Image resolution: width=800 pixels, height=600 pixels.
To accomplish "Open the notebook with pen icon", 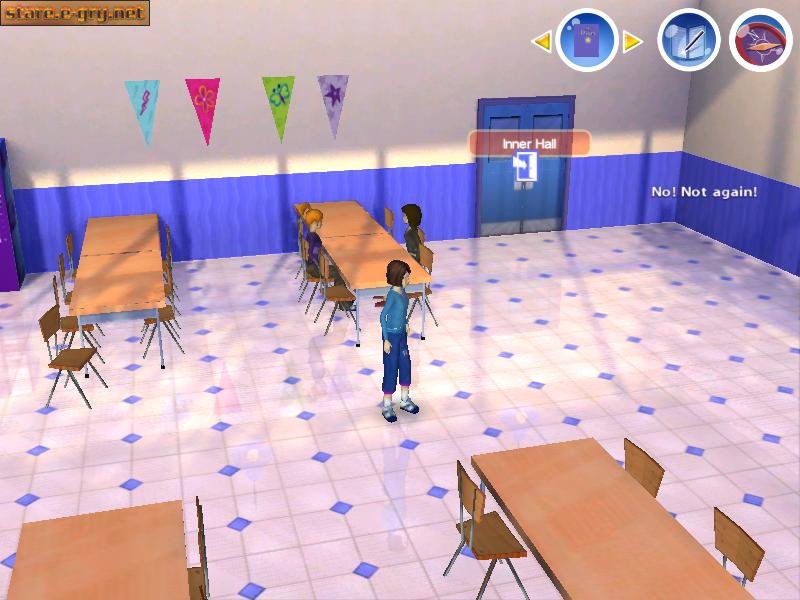I will click(689, 40).
